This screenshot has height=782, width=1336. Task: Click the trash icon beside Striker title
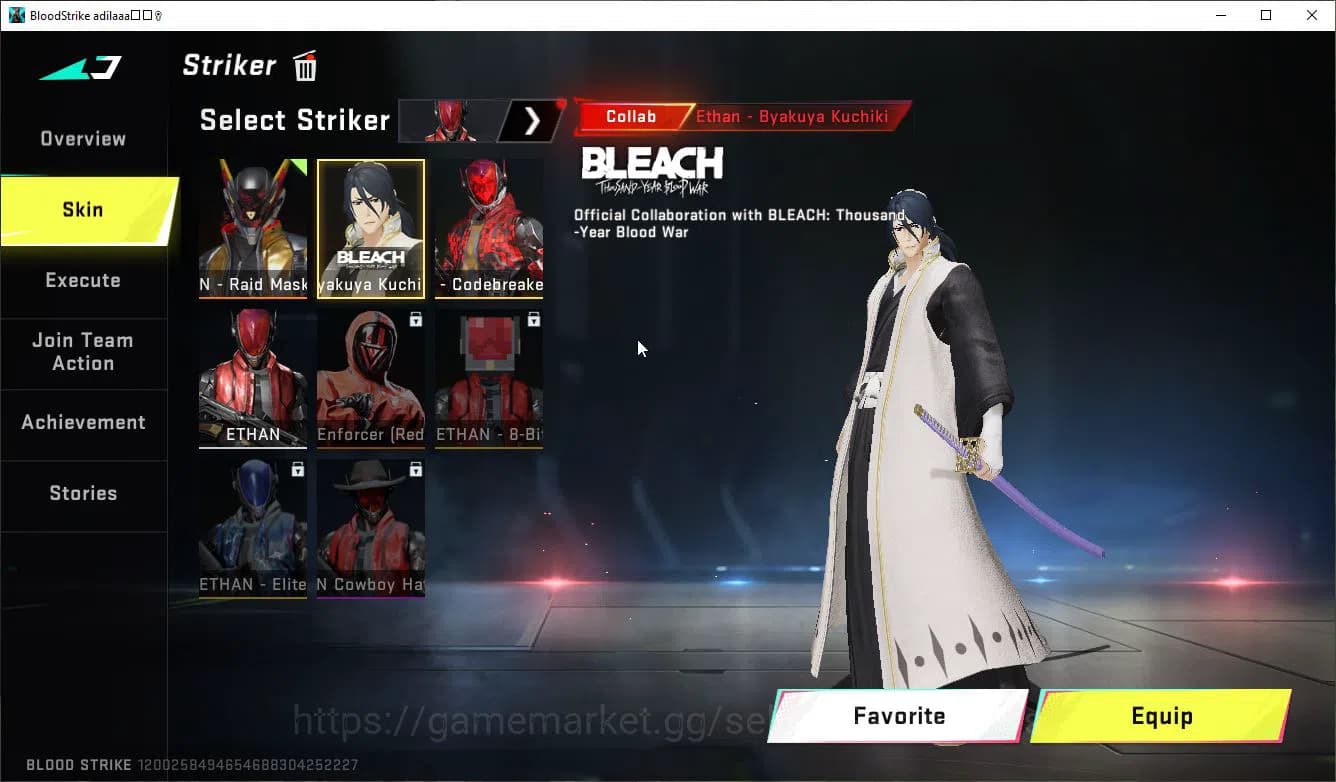pyautogui.click(x=304, y=65)
